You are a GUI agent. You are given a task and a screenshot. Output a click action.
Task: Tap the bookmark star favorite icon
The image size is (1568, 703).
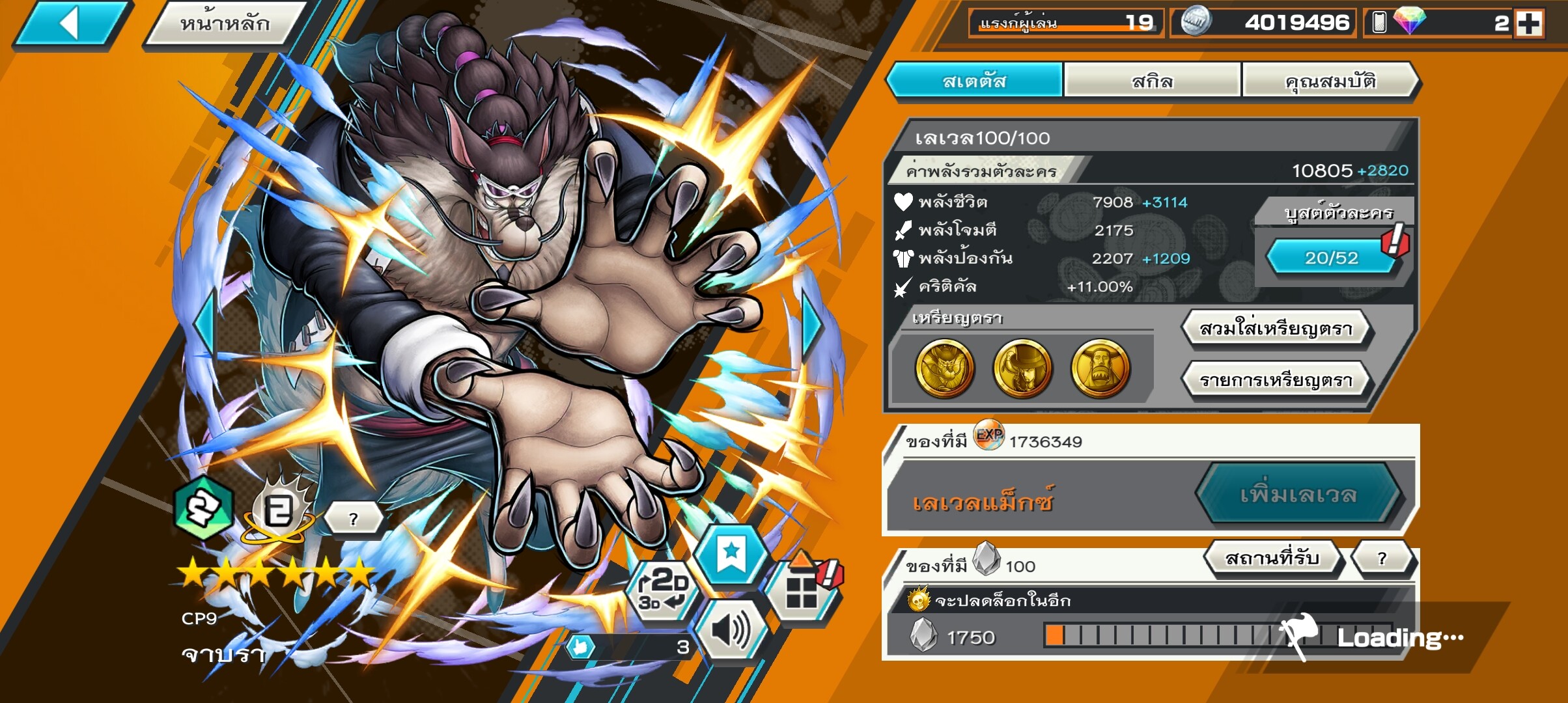pyautogui.click(x=731, y=555)
